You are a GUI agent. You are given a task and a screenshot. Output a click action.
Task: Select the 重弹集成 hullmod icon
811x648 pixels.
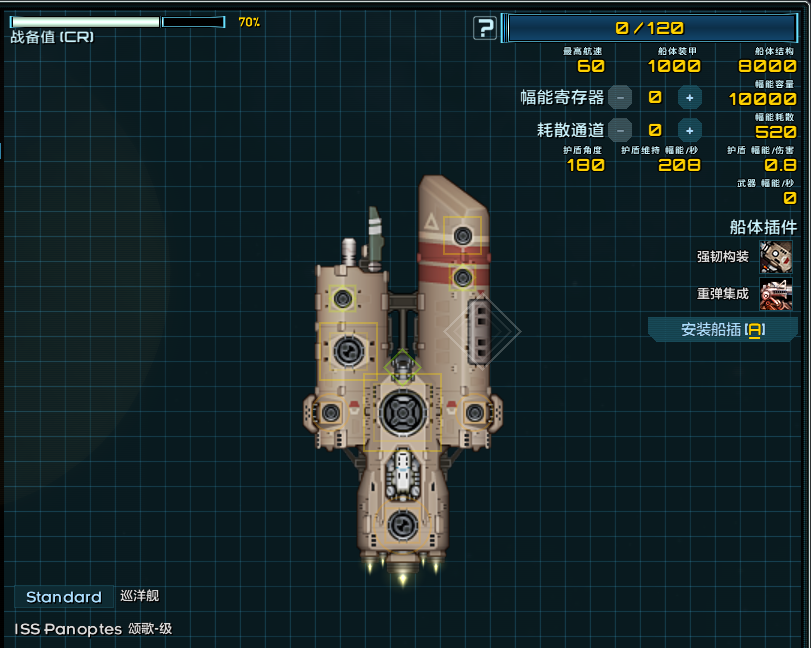(x=775, y=294)
